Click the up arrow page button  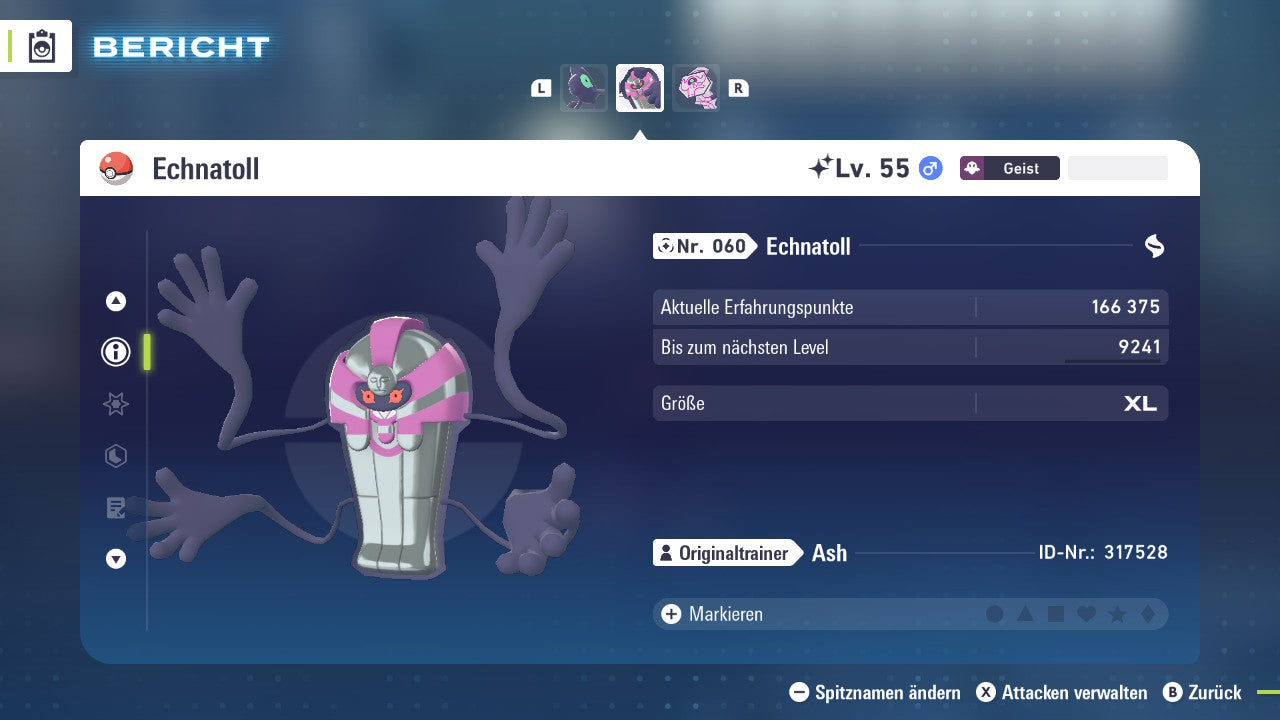point(116,301)
